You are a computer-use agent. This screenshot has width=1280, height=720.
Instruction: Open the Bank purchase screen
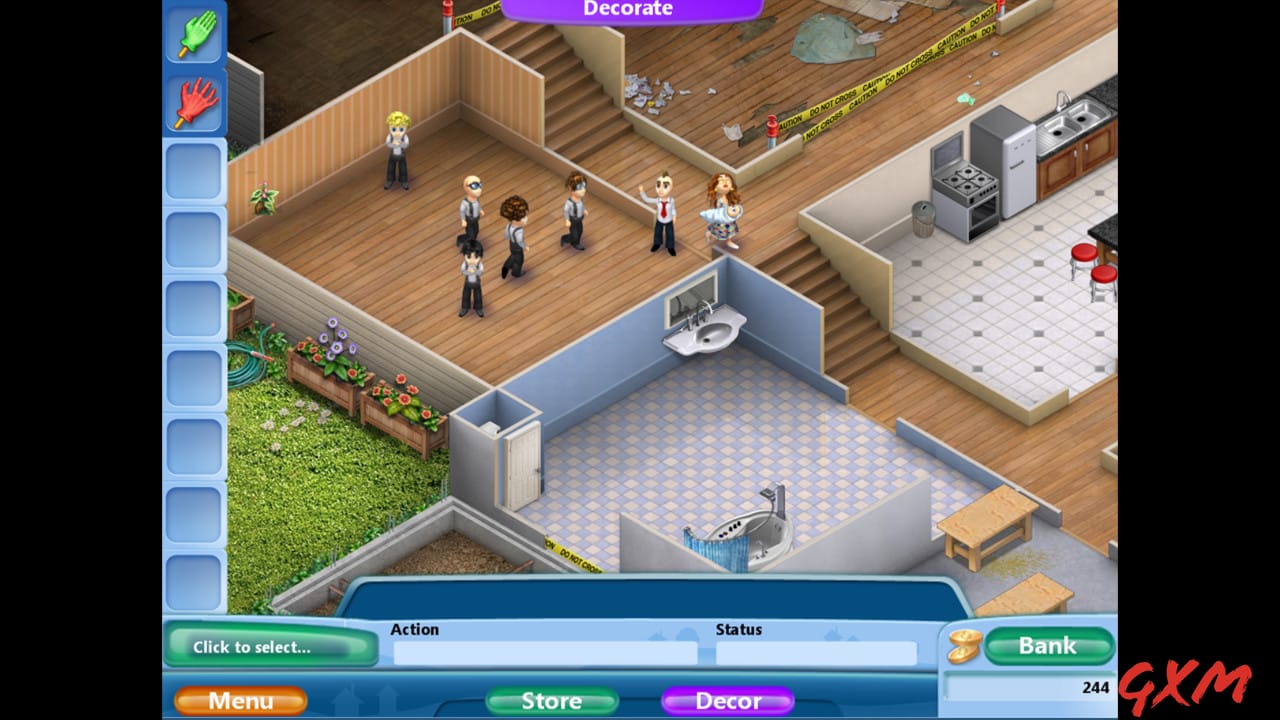tap(1048, 645)
